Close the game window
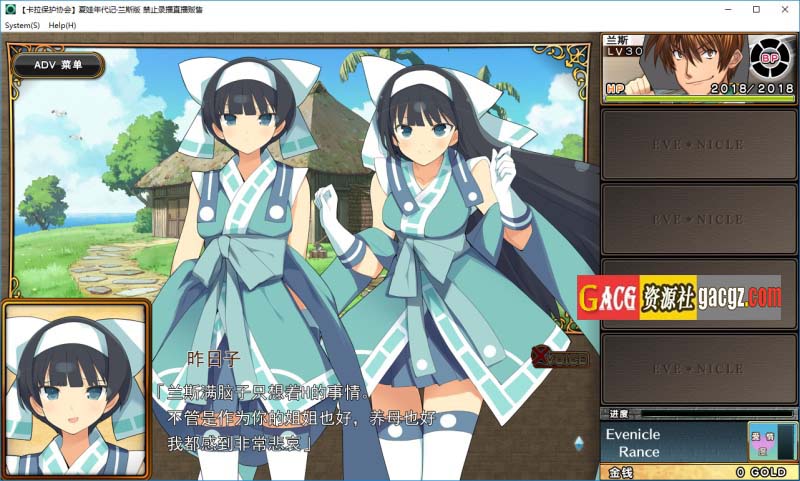The width and height of the screenshot is (800, 481). (782, 9)
